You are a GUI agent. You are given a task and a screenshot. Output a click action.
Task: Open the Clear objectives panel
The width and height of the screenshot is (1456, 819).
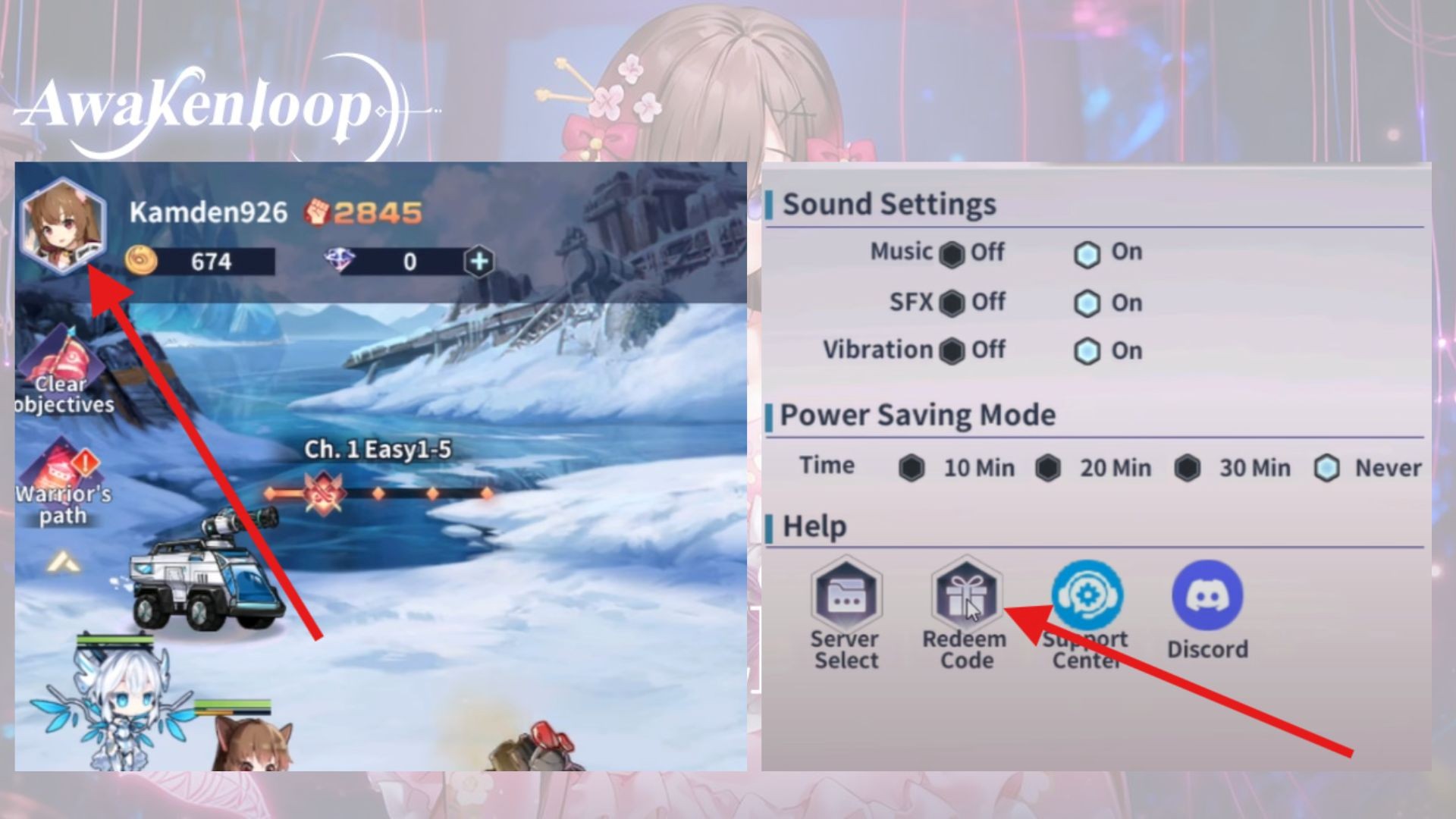pos(64,372)
